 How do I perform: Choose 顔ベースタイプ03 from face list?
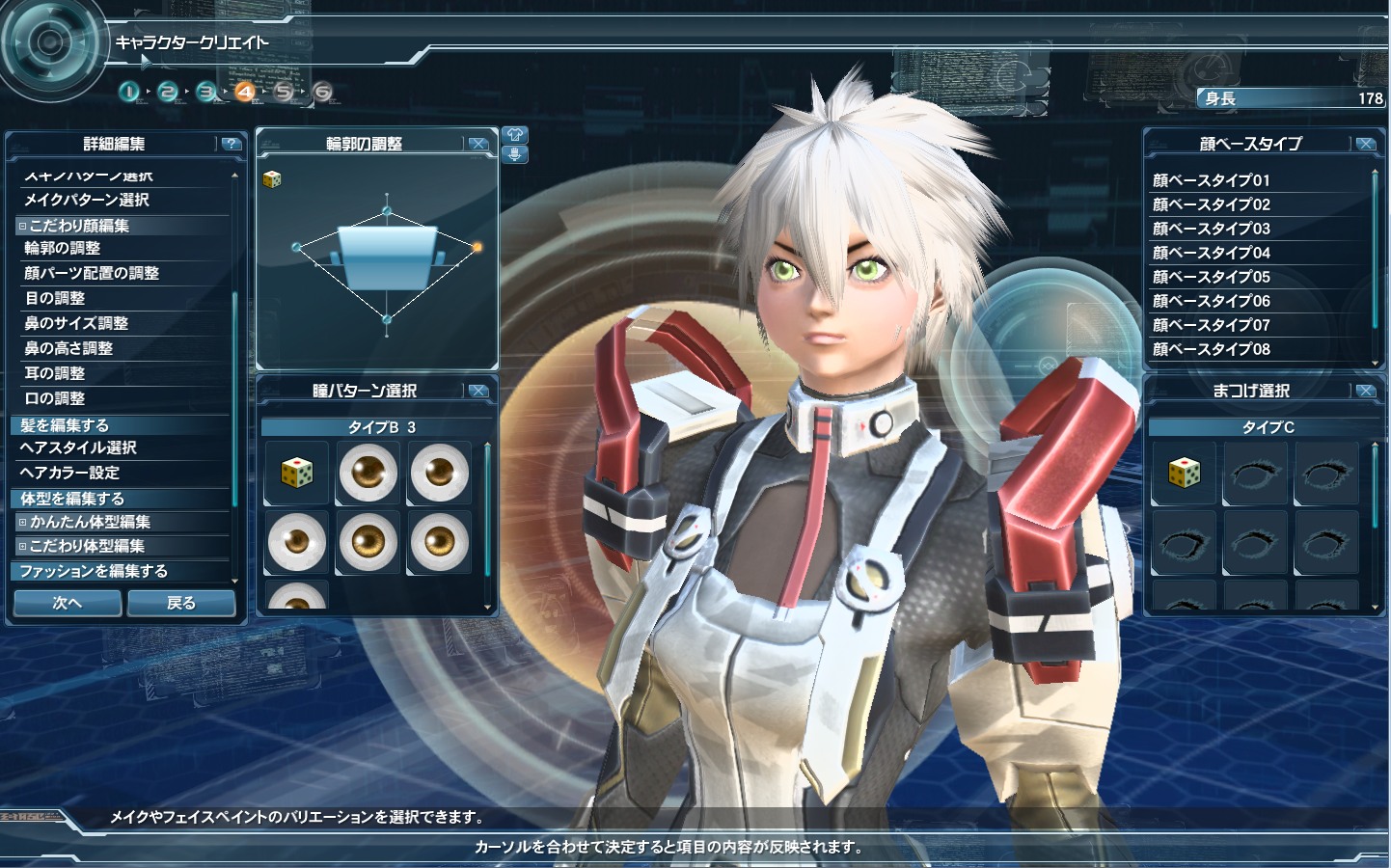pyautogui.click(x=1211, y=229)
